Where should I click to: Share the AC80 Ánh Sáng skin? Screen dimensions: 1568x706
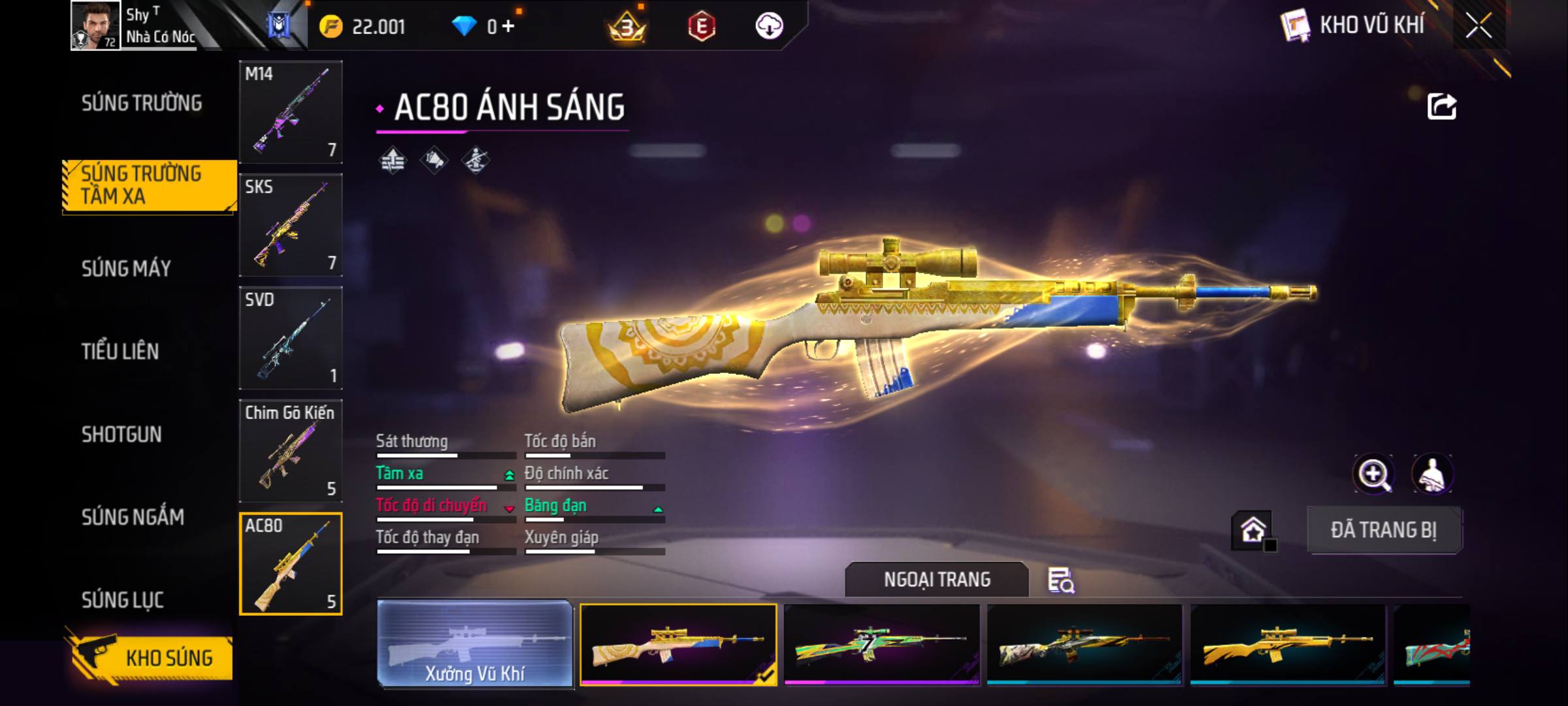point(1441,107)
